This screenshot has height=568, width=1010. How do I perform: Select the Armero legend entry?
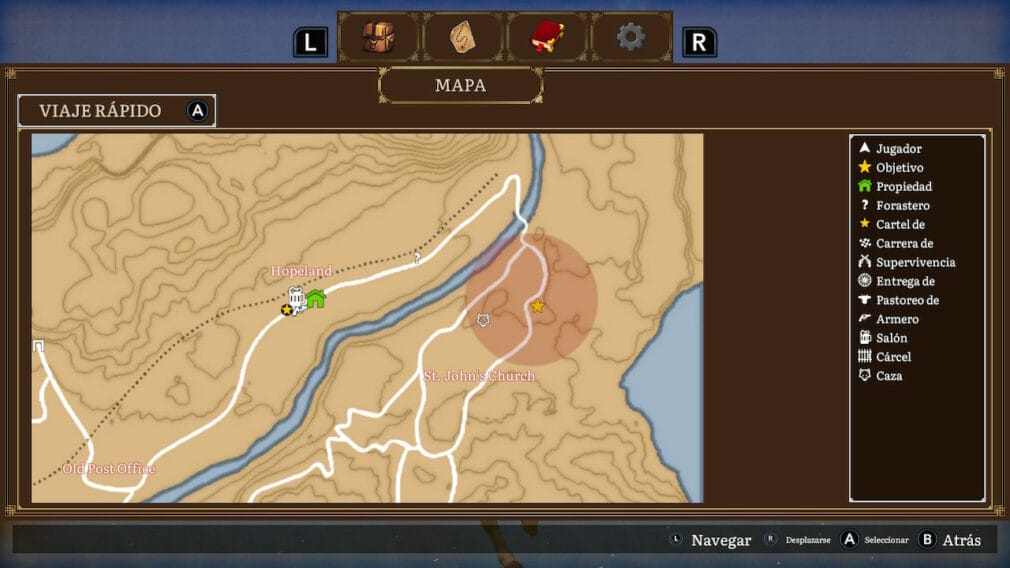896,319
